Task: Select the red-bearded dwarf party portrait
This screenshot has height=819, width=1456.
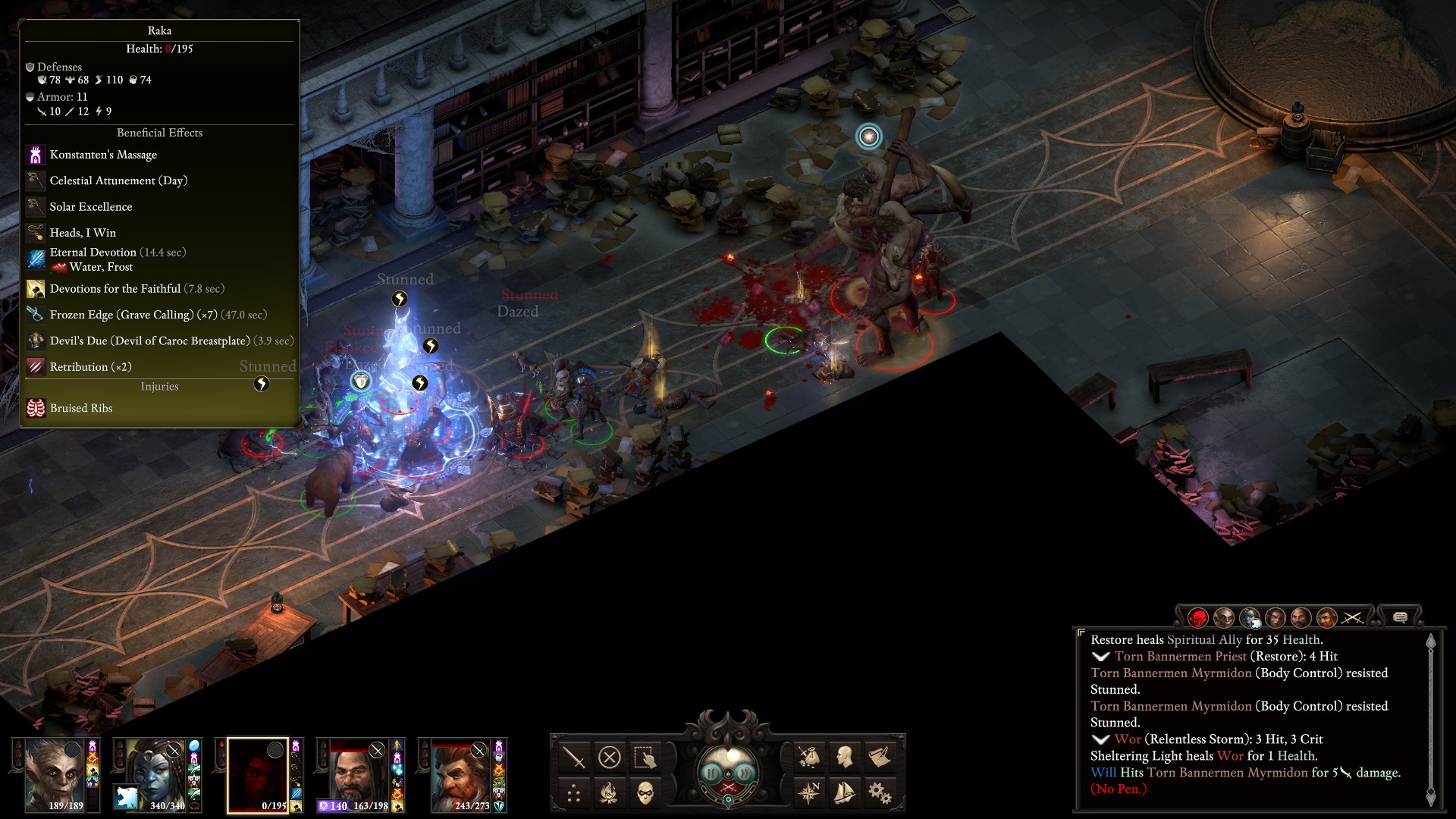Action: (x=461, y=773)
